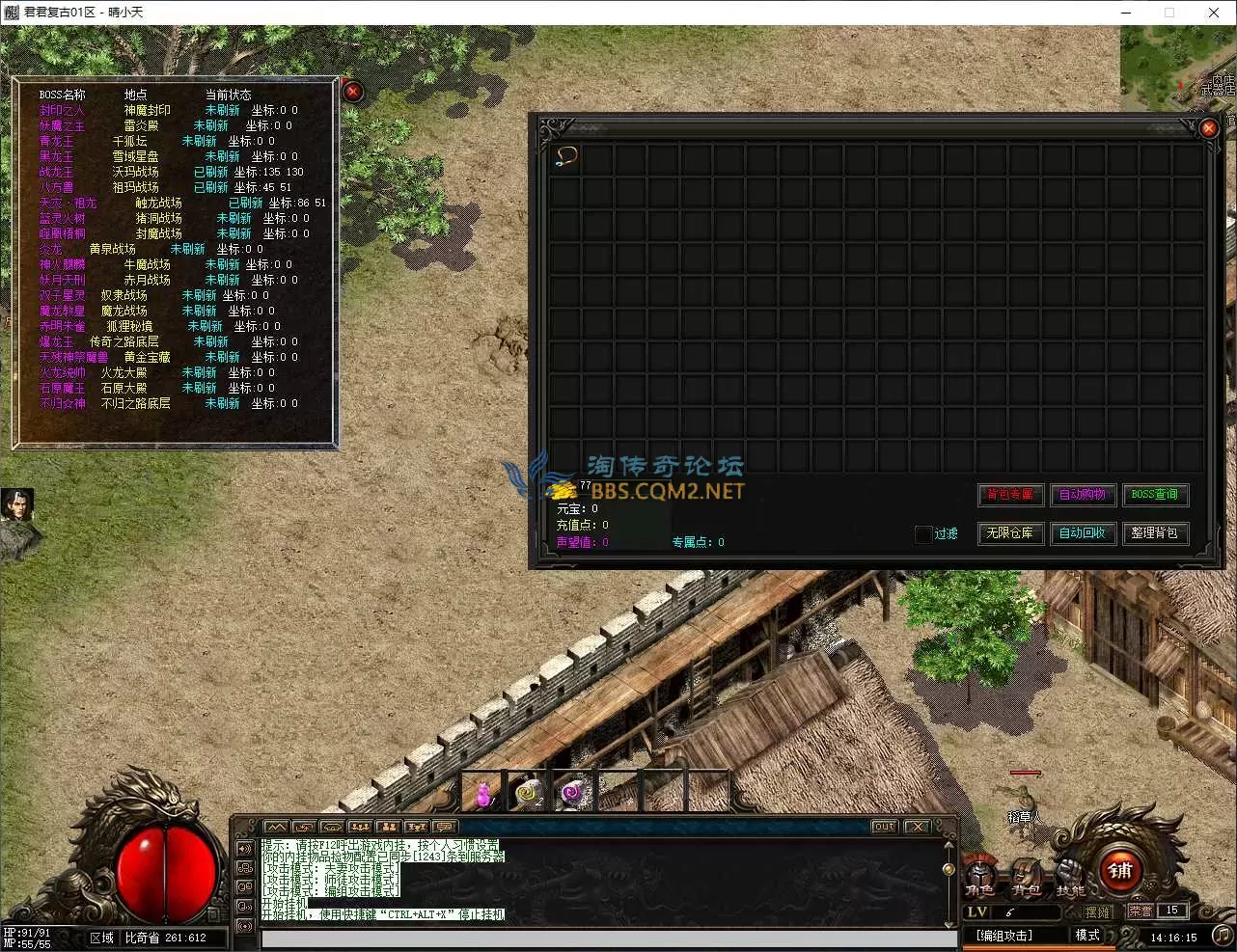Close the inventory bag window

[1209, 127]
